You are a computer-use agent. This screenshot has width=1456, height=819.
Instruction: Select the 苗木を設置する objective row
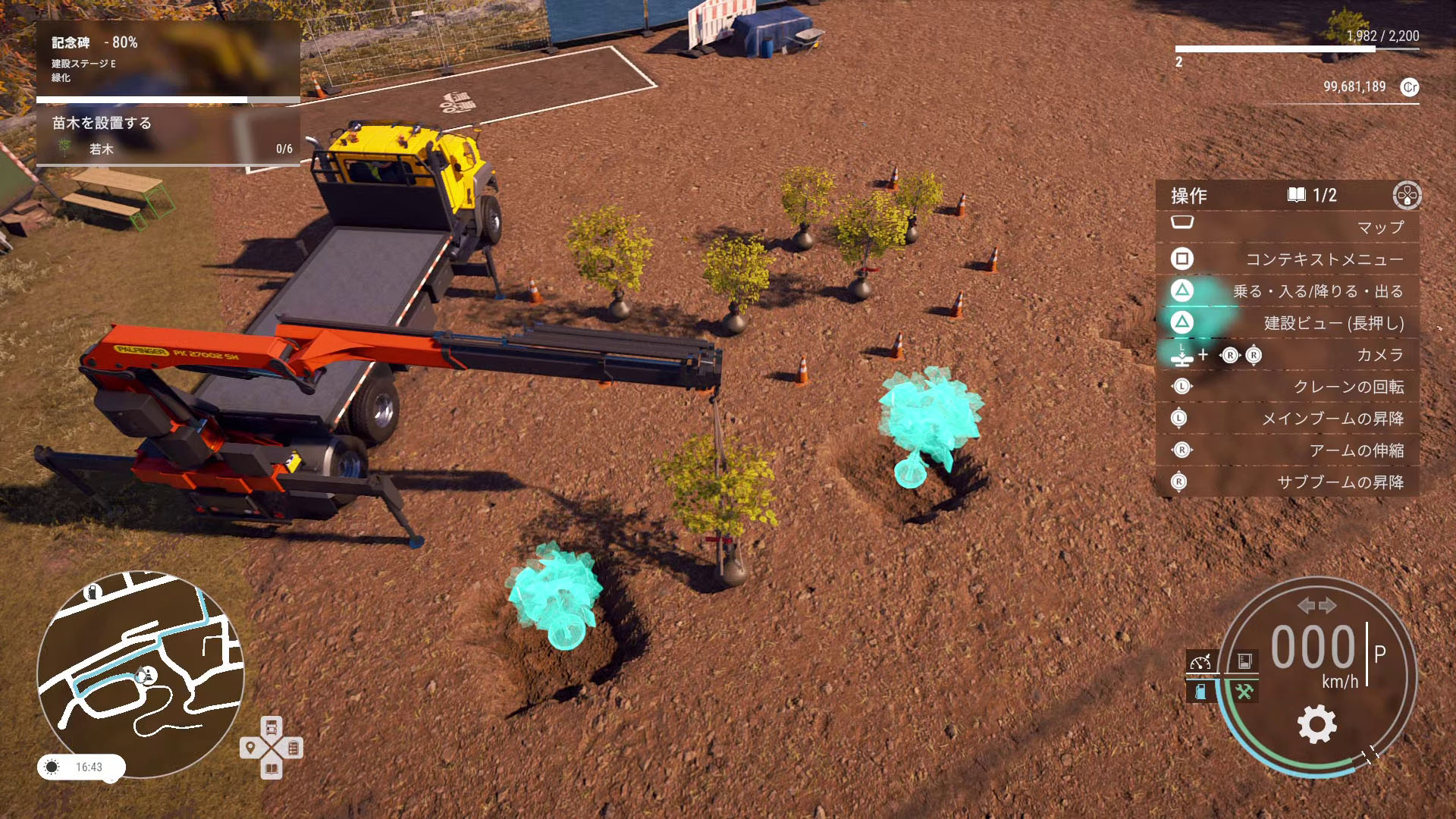pyautogui.click(x=167, y=136)
